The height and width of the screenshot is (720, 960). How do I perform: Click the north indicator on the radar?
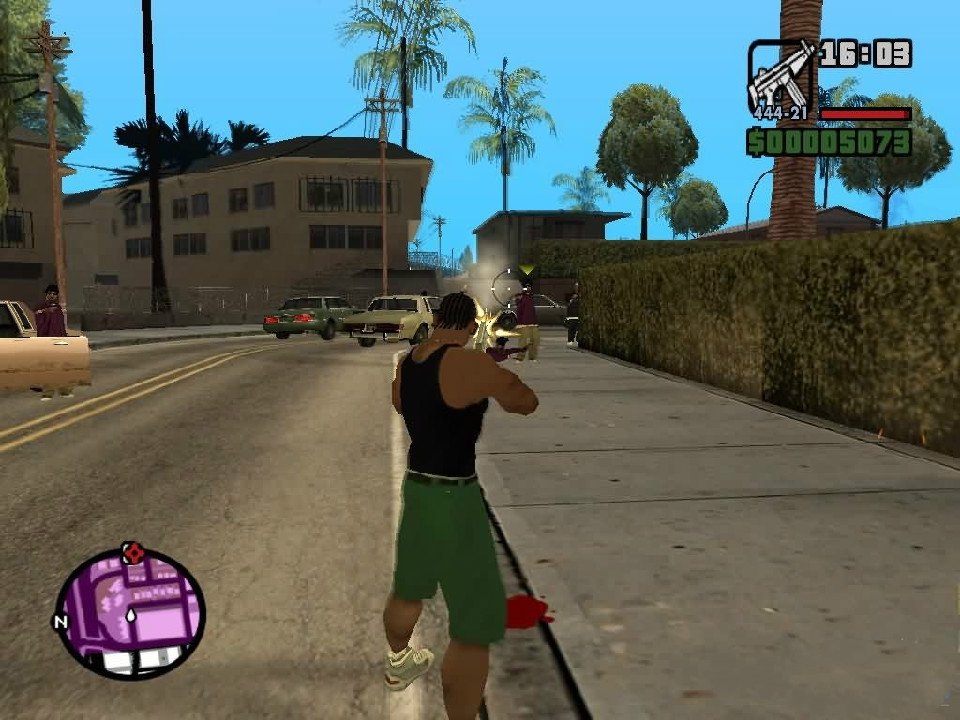(59, 622)
